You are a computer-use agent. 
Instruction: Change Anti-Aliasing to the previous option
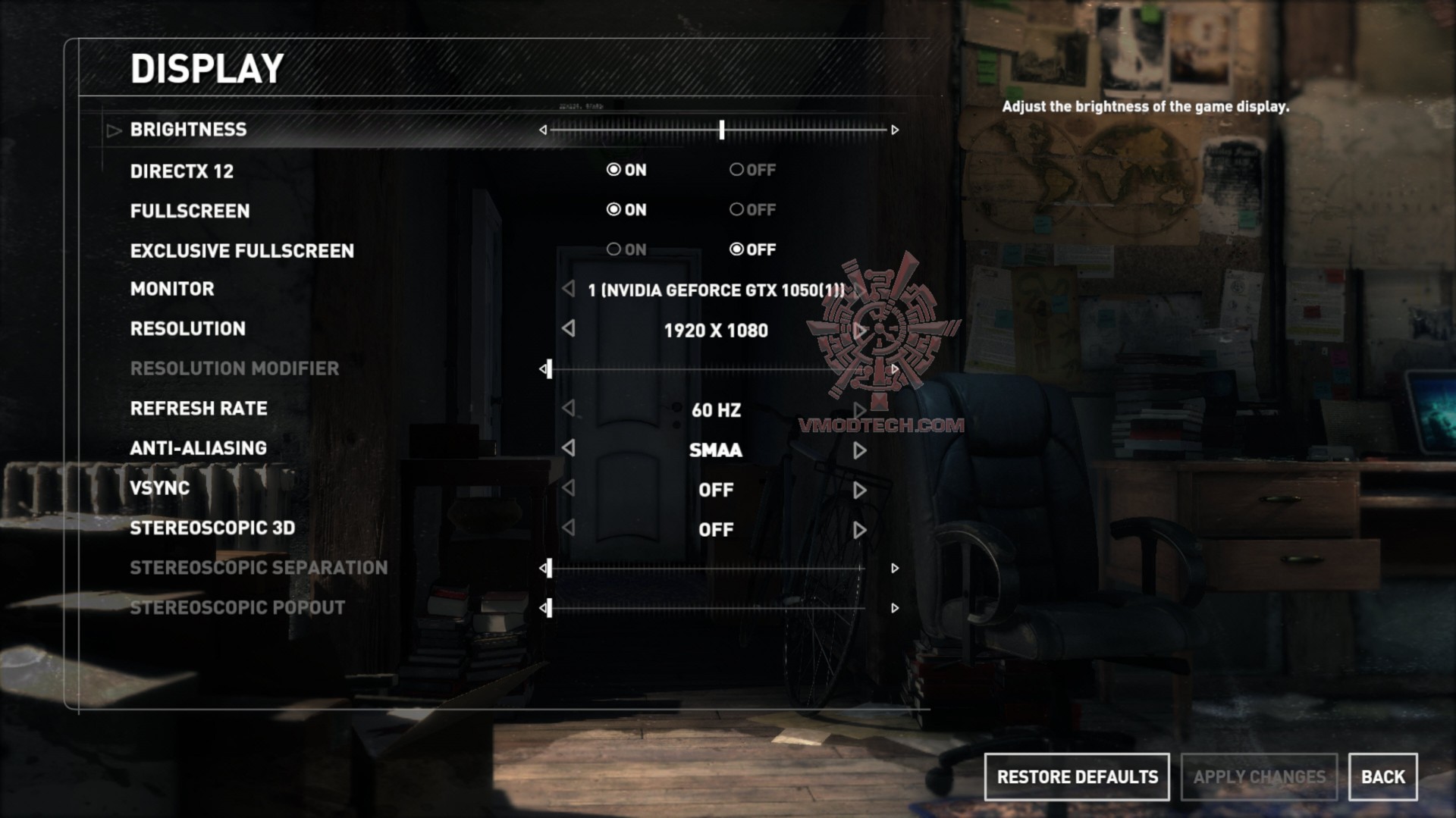click(569, 449)
